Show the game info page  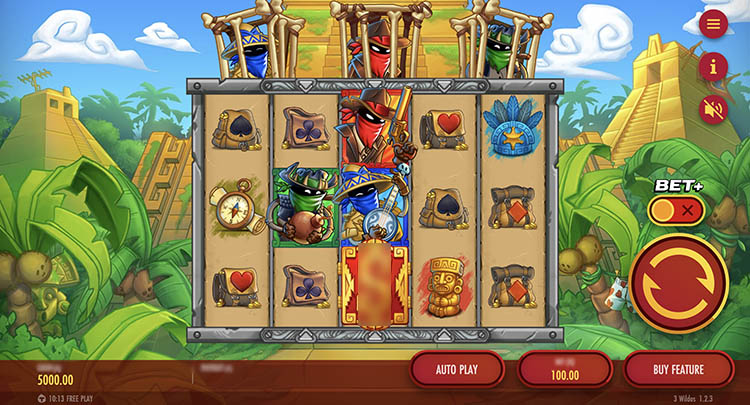(x=713, y=67)
